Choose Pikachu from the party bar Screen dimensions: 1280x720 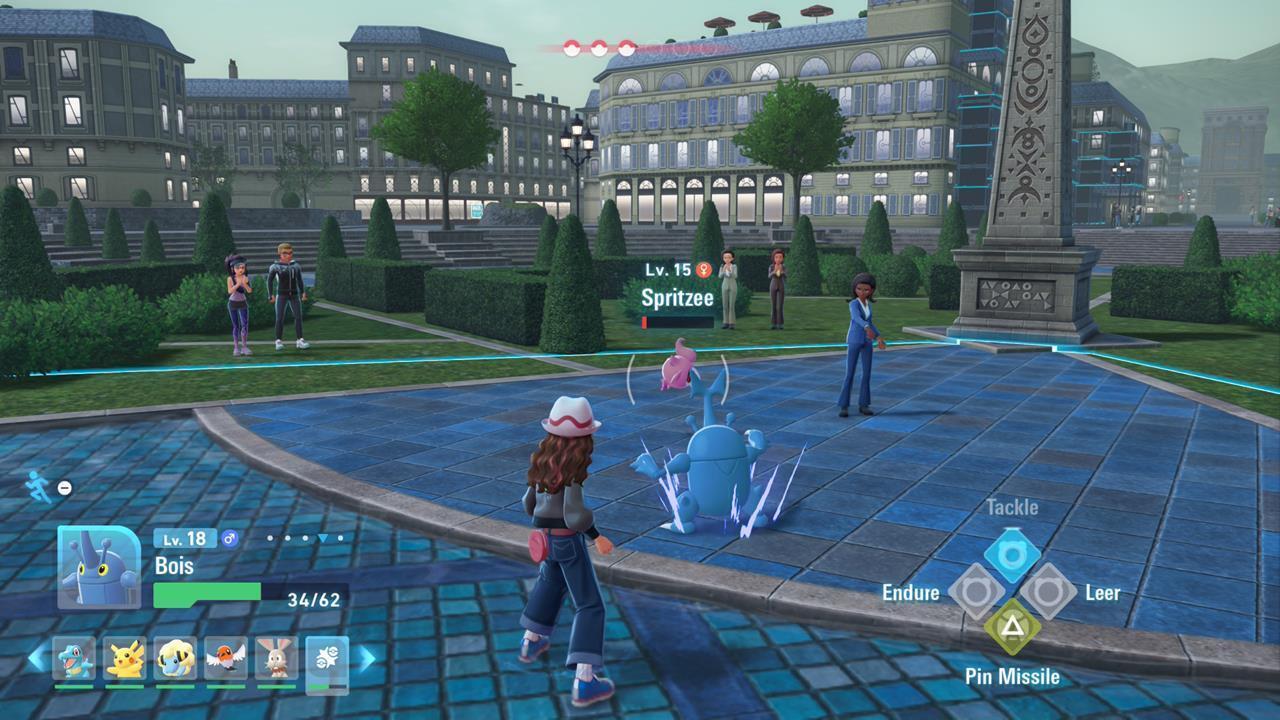[x=125, y=658]
